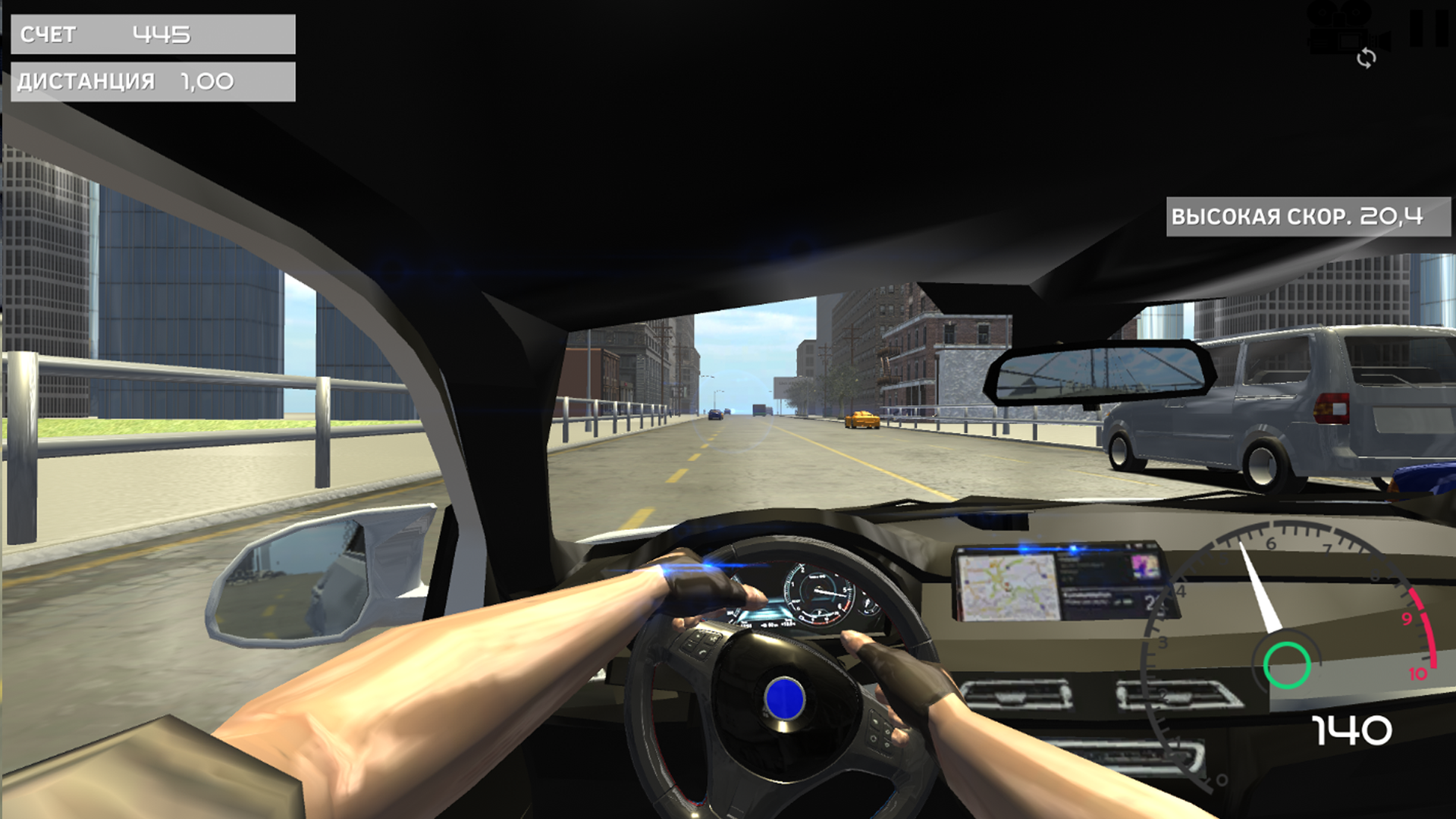
Task: Click the rotate camera refresh icon
Action: (1367, 58)
